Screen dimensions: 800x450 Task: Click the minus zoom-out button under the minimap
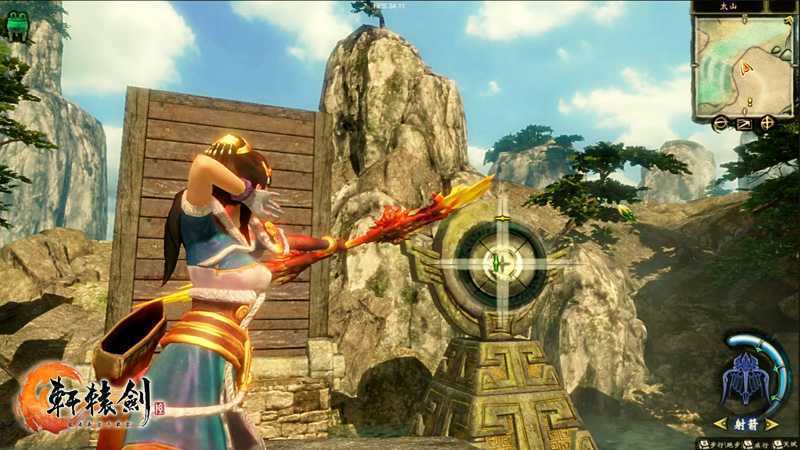(720, 124)
